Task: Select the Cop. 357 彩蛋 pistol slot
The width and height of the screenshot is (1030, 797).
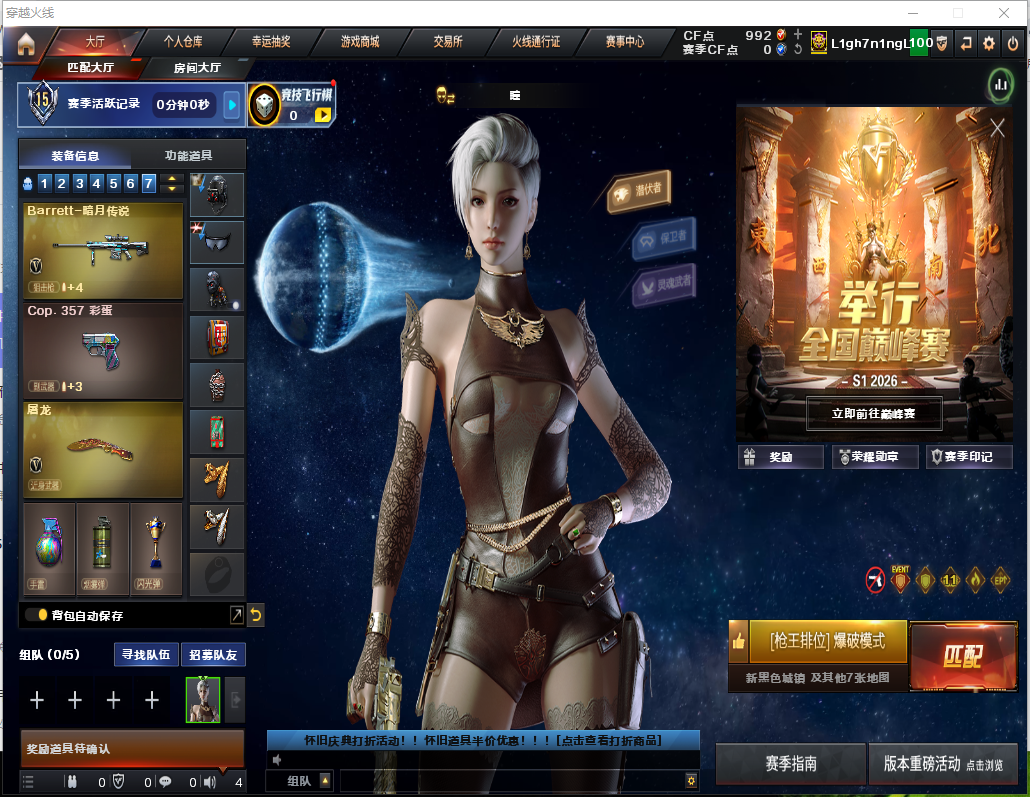Action: point(103,350)
